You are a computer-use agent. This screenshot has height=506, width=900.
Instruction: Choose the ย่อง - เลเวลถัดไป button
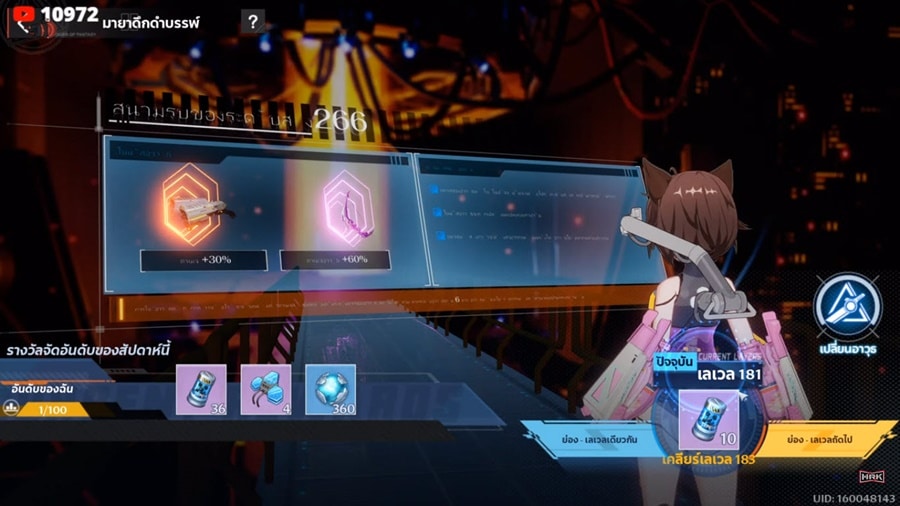(x=827, y=439)
